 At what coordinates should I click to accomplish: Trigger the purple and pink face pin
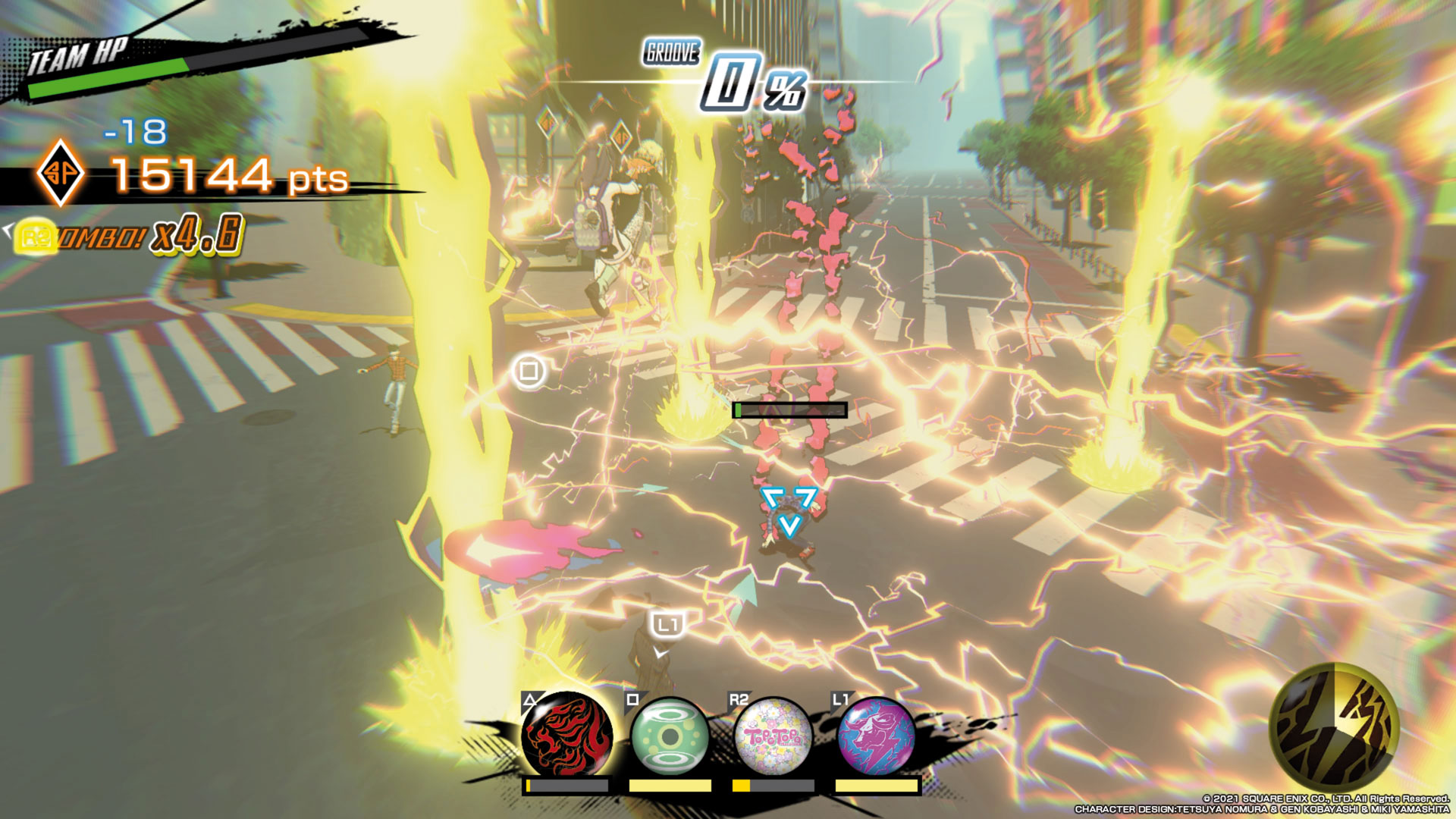click(x=876, y=735)
